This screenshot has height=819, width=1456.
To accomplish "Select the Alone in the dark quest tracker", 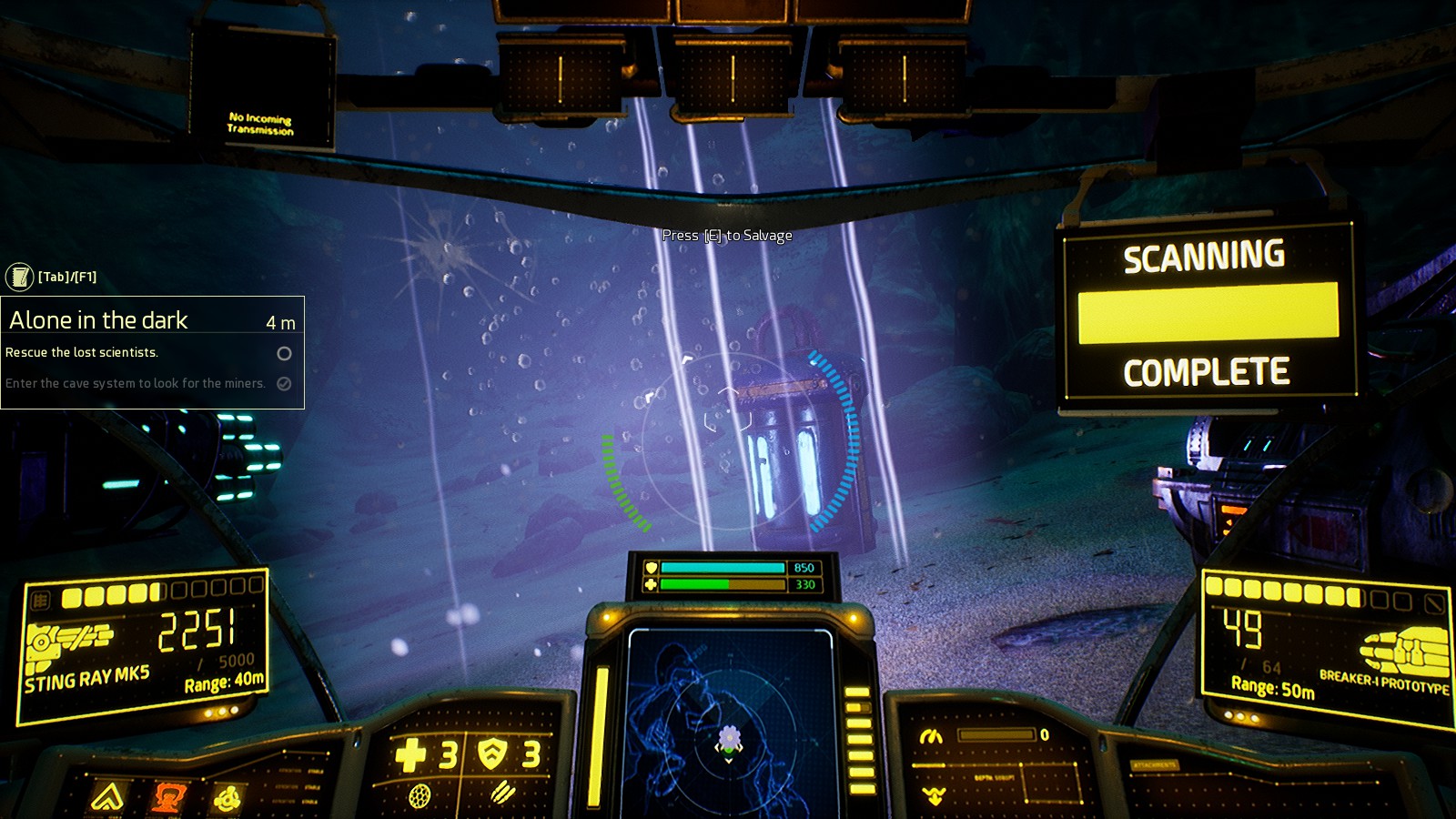I will click(x=152, y=320).
